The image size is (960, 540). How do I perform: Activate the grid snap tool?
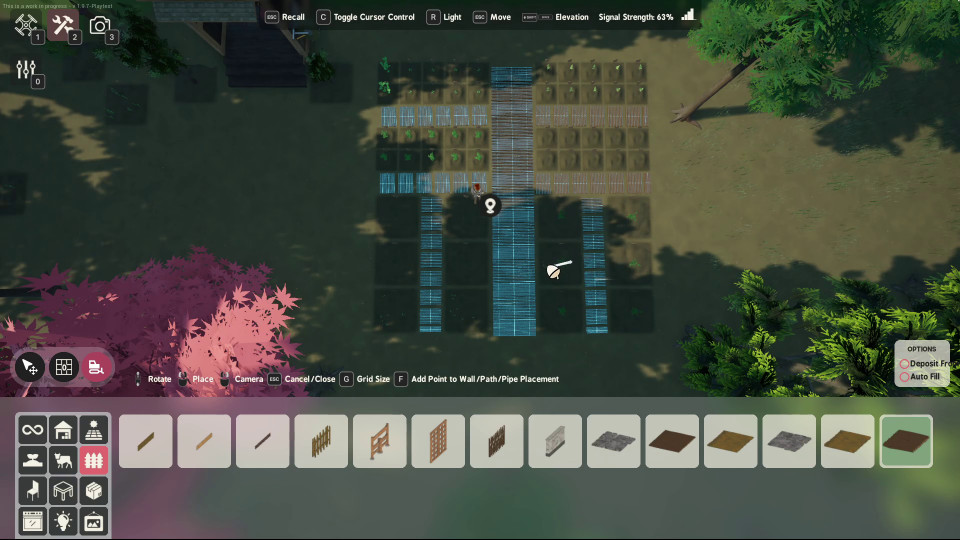click(63, 367)
